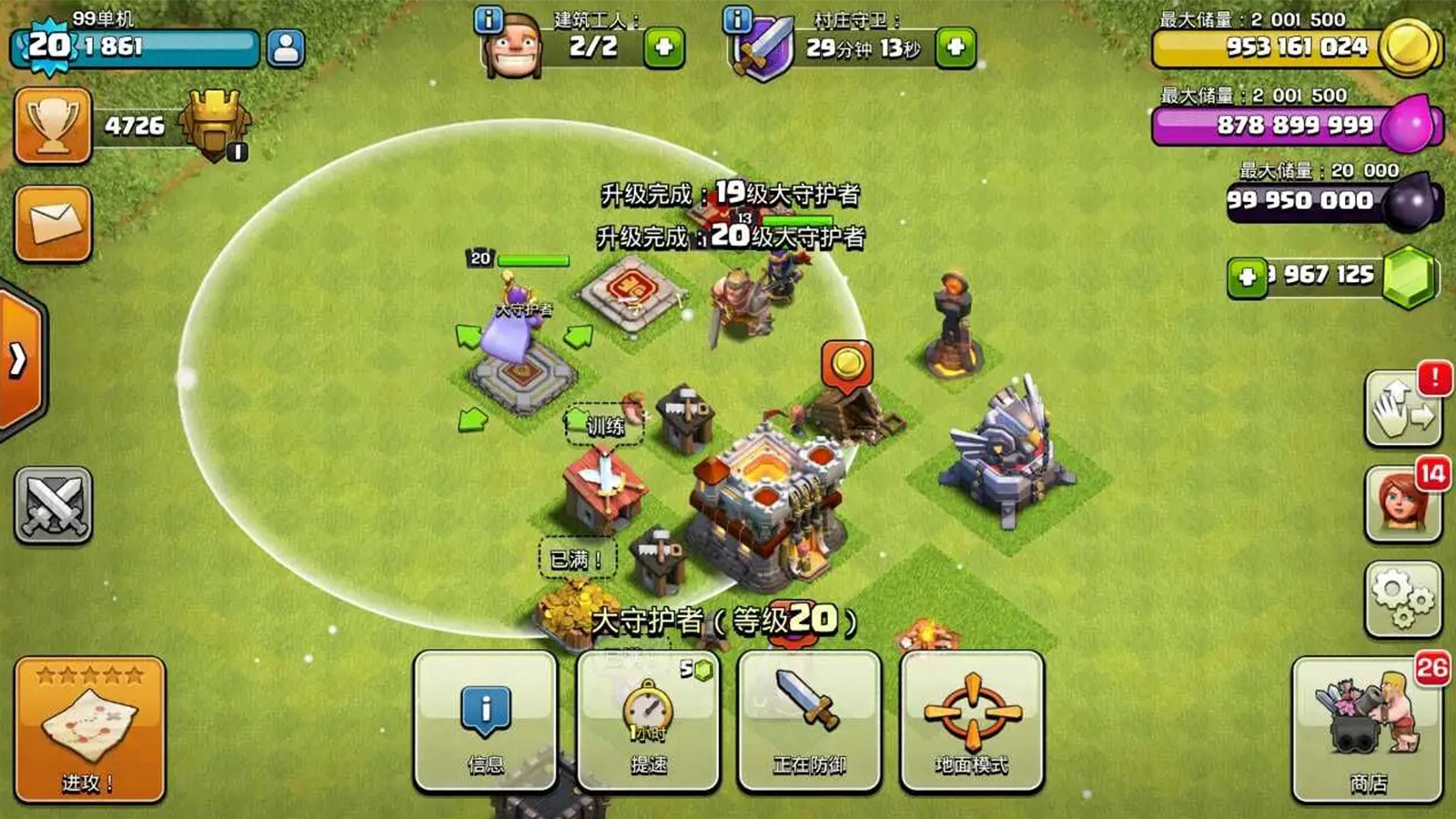Tap the 进攻 attack map button

[89, 730]
